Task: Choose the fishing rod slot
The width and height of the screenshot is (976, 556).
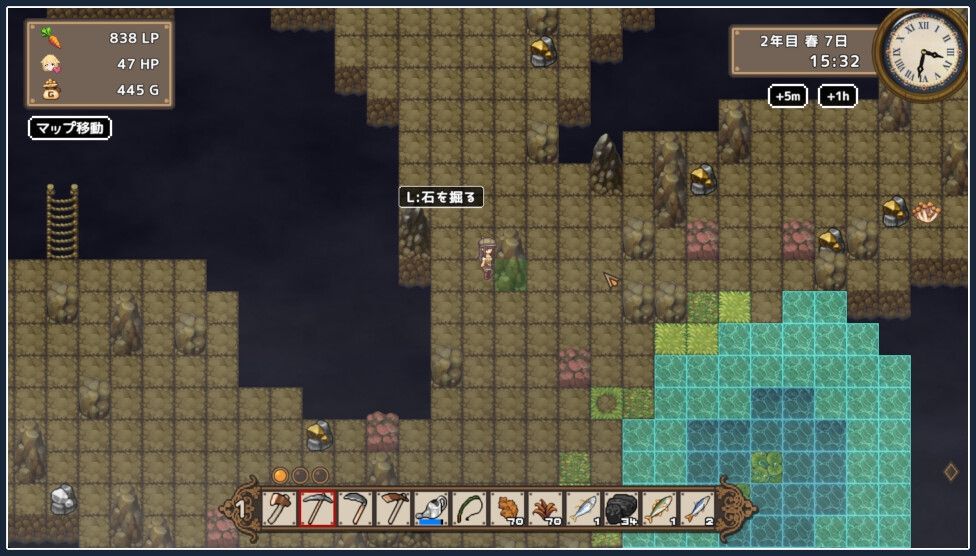Action: (469, 509)
